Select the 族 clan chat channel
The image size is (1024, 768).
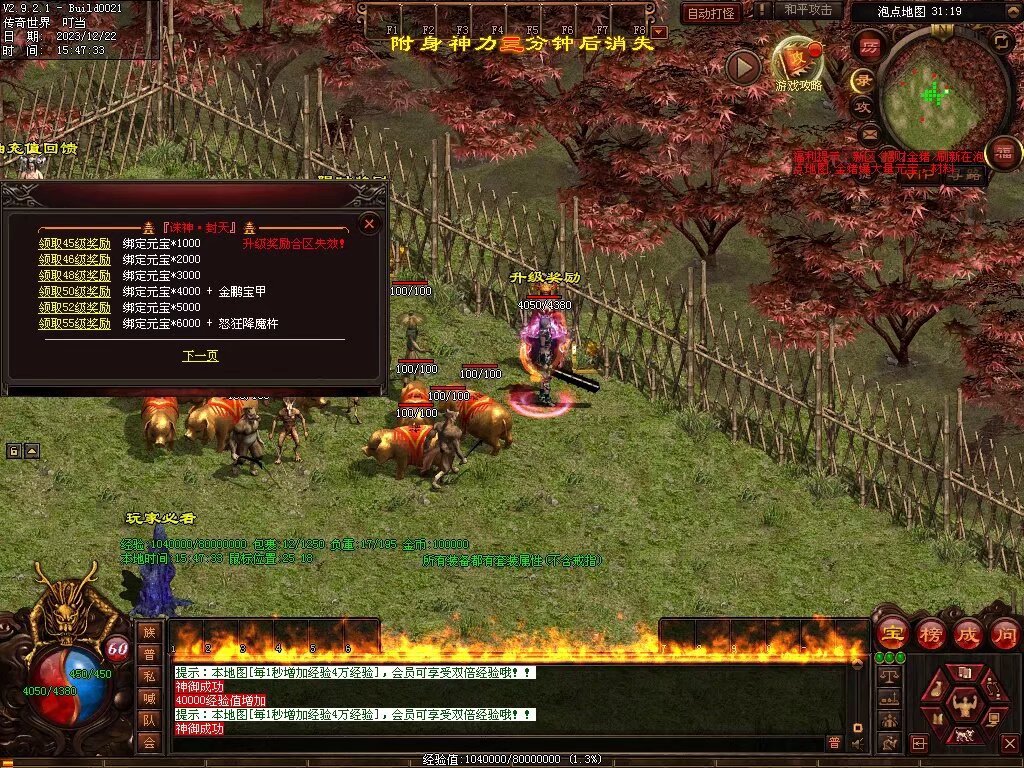point(148,632)
